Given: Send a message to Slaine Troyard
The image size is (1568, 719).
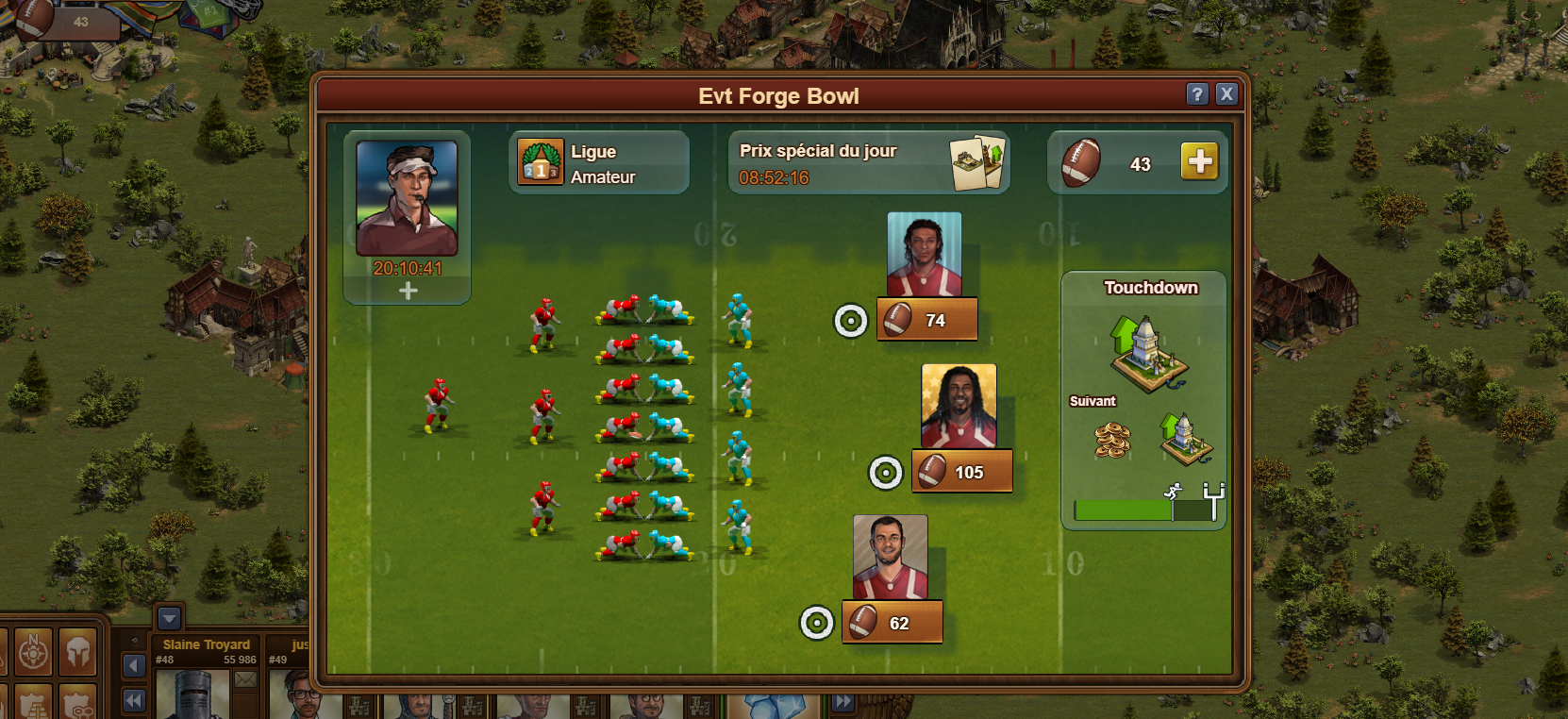Looking at the screenshot, I should (245, 679).
